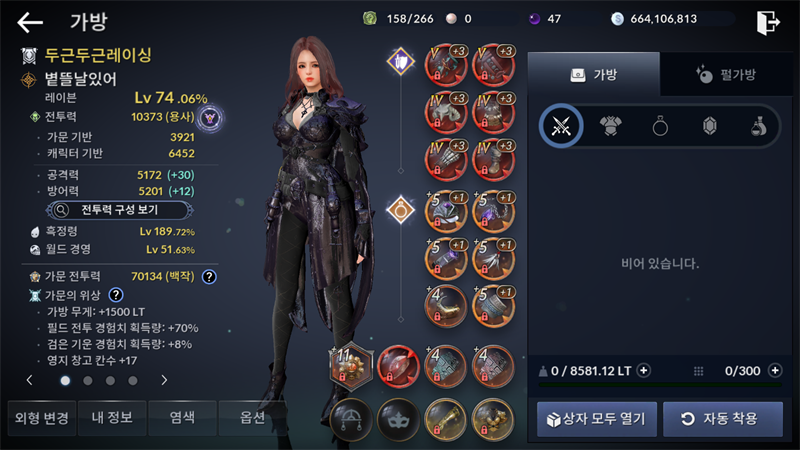800x450 pixels.
Task: Open the 외형 변경 menu
Action: [39, 418]
